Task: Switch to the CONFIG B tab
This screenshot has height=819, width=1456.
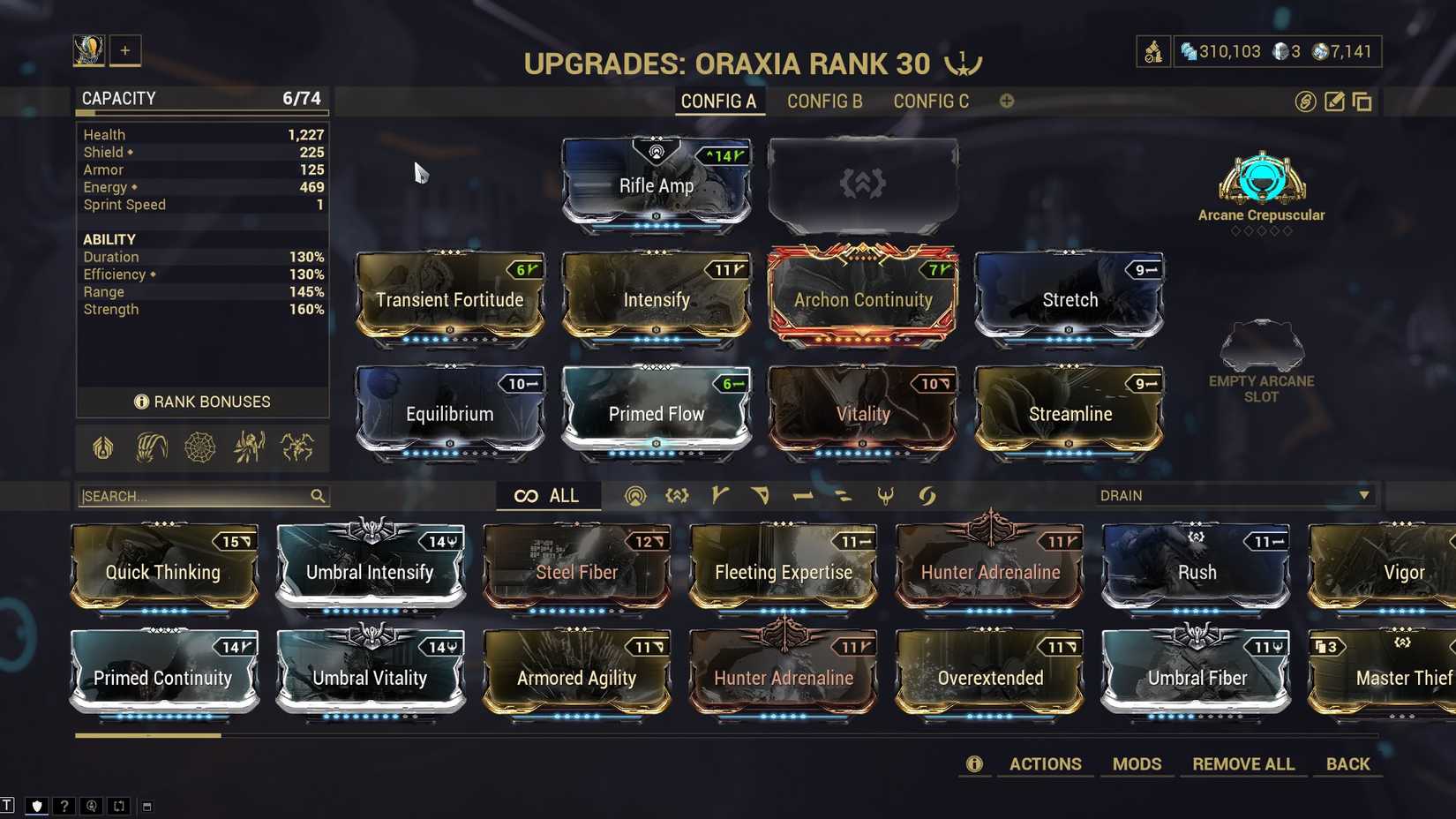Action: click(x=824, y=101)
